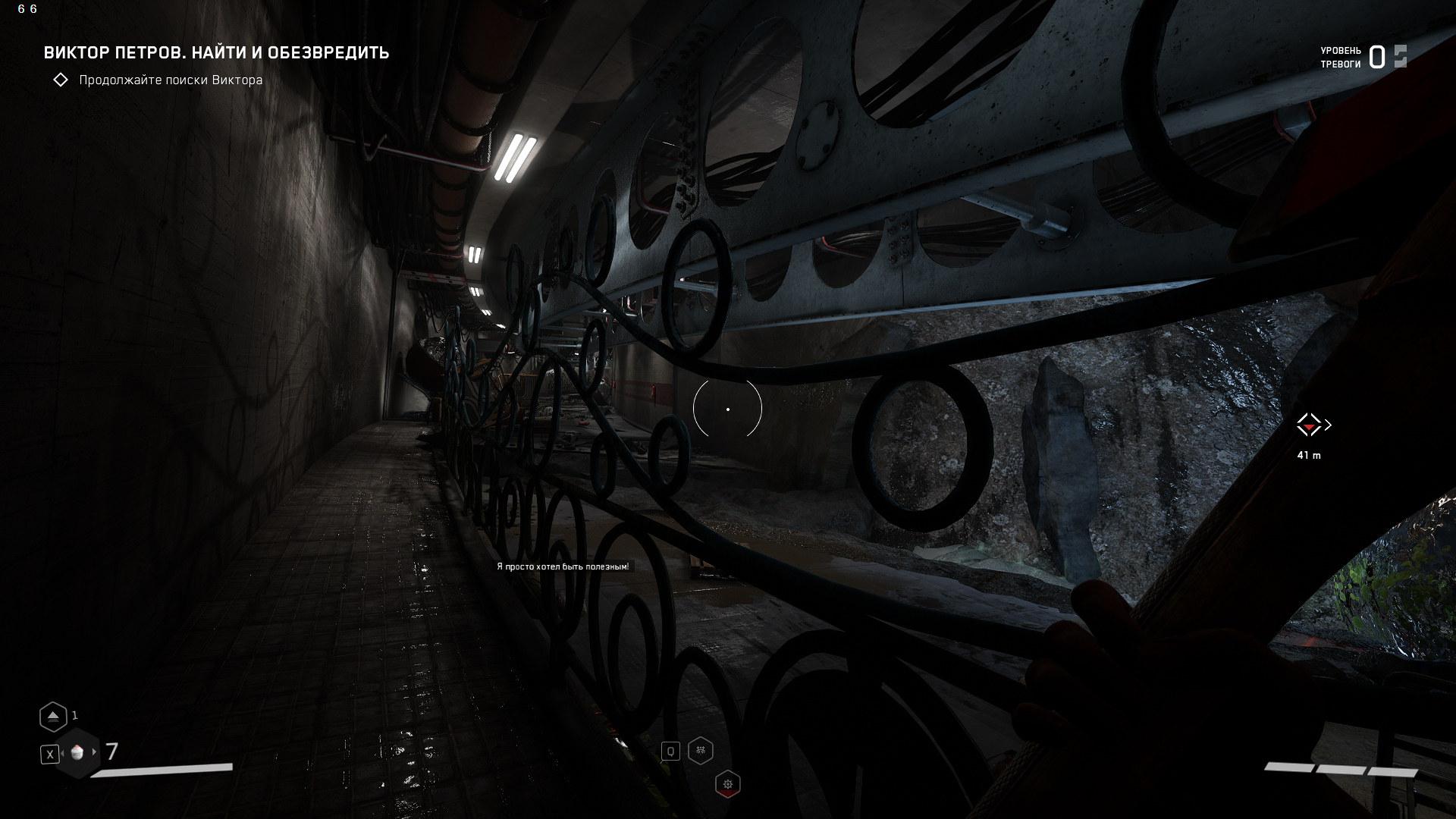Activate the Shok ability hexagon icon

pos(701,751)
